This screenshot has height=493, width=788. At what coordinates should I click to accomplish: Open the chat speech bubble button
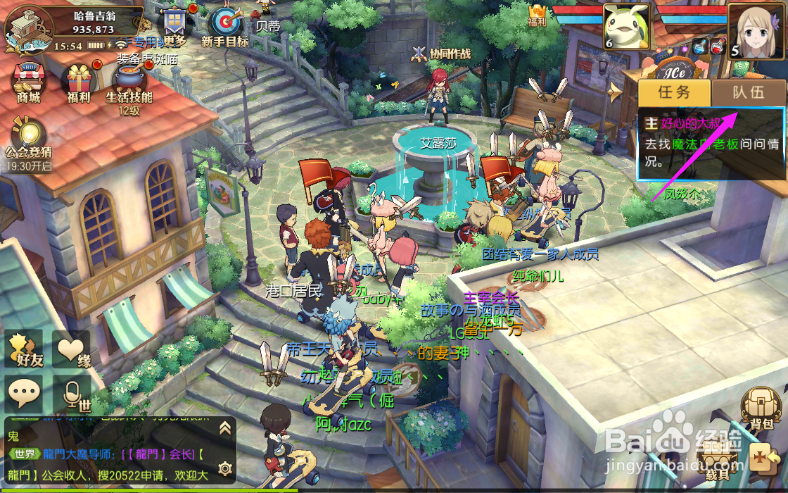[x=24, y=394]
